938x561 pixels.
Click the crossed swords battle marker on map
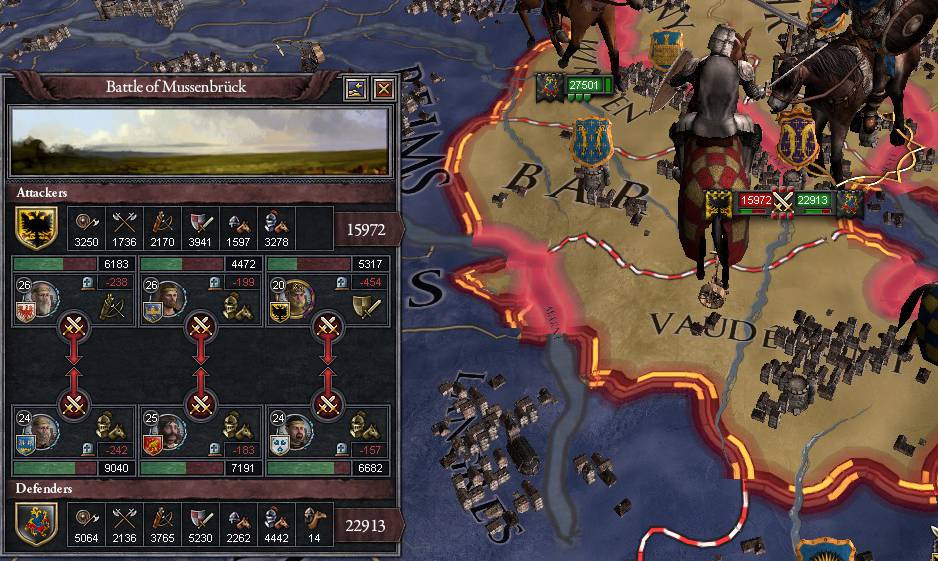point(784,201)
